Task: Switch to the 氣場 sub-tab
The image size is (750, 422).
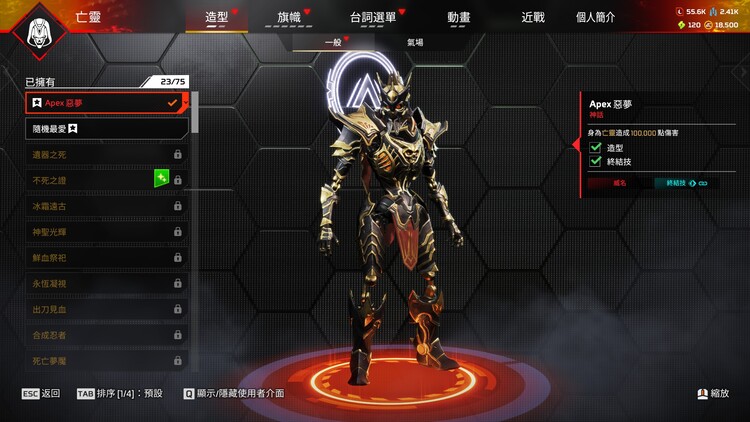Action: tap(415, 42)
